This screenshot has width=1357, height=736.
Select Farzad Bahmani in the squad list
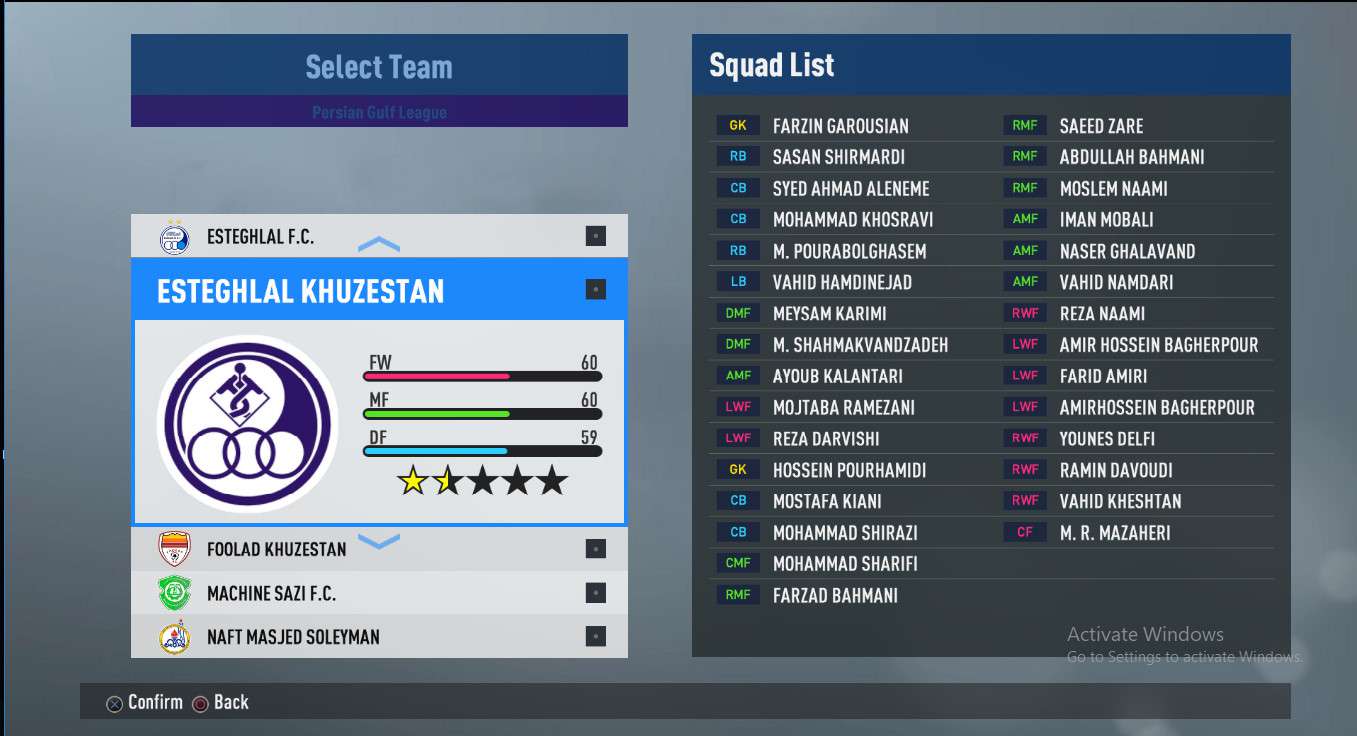(x=835, y=595)
